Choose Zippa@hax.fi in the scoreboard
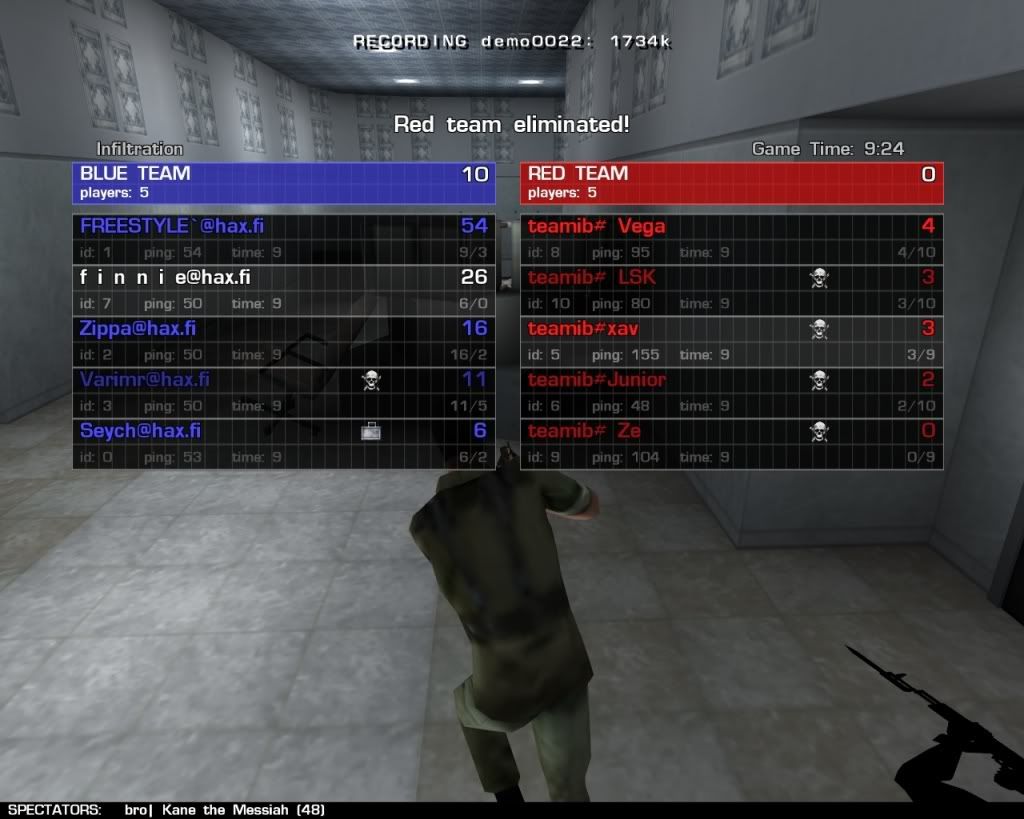 283,340
